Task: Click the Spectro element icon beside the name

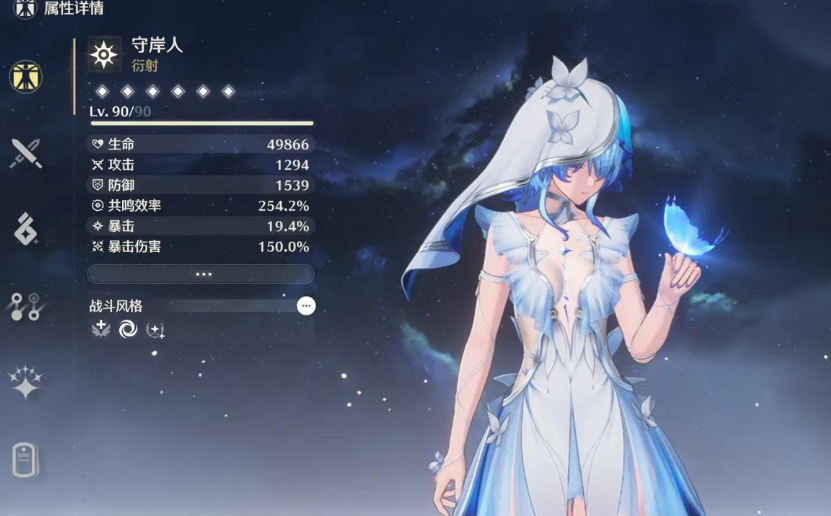Action: pyautogui.click(x=104, y=54)
